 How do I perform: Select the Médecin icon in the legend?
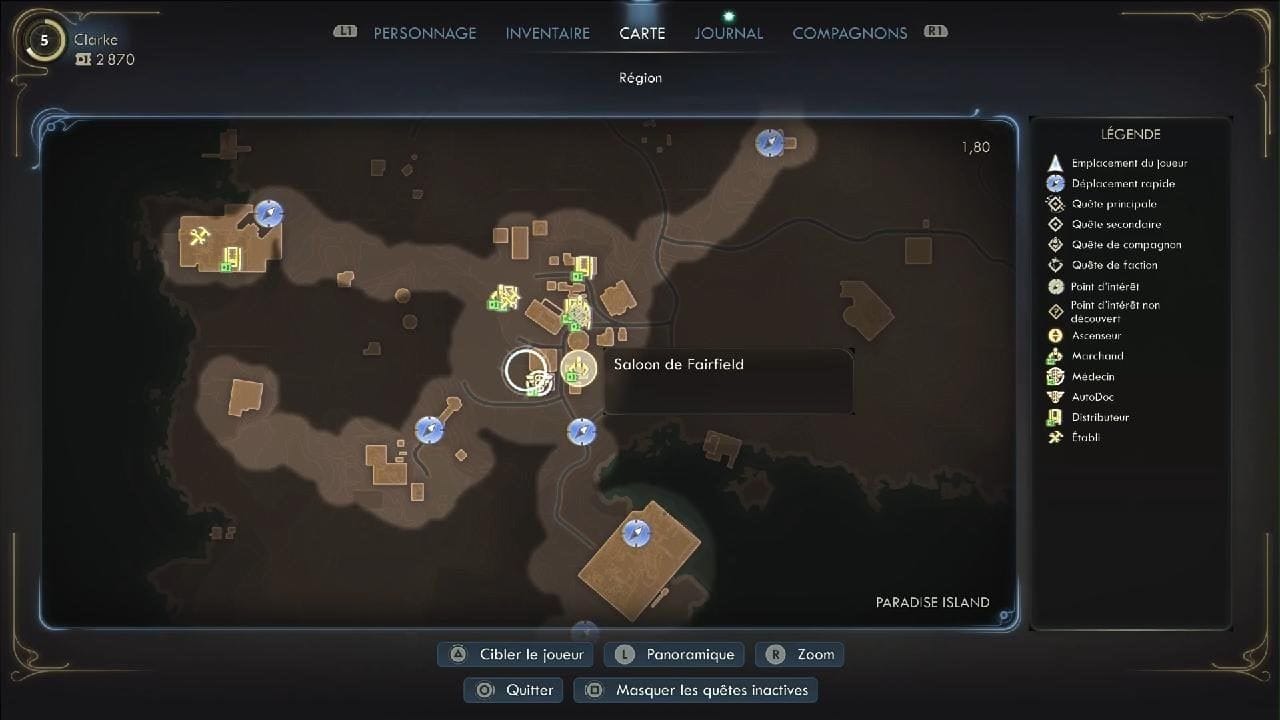[x=1055, y=376]
